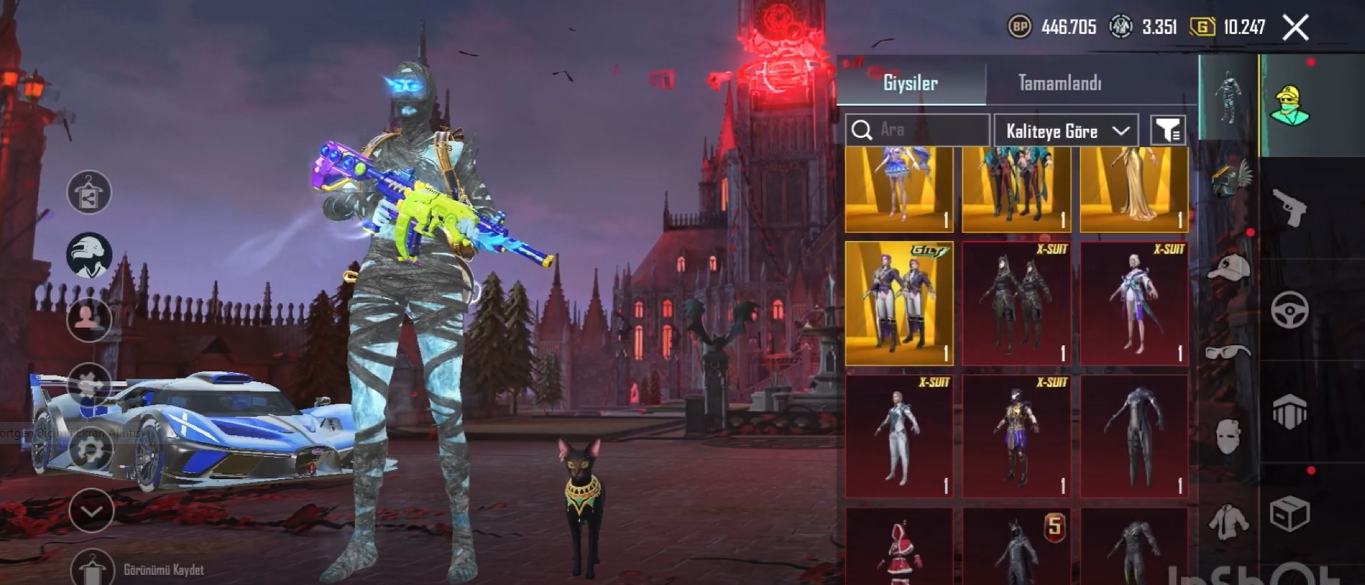
Task: Open the Tamamlandı tab
Action: 1060,83
